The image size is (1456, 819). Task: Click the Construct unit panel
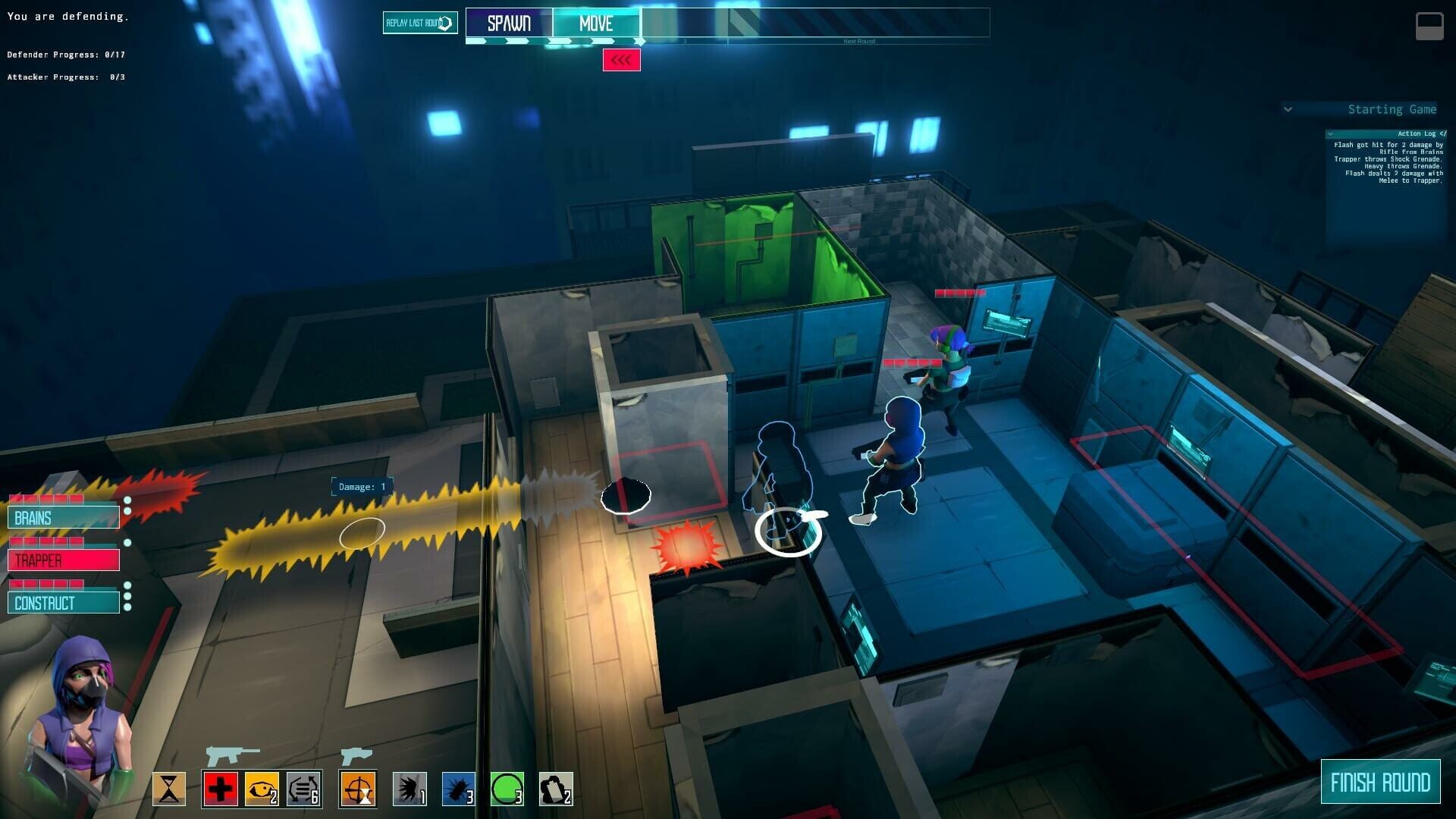point(64,603)
